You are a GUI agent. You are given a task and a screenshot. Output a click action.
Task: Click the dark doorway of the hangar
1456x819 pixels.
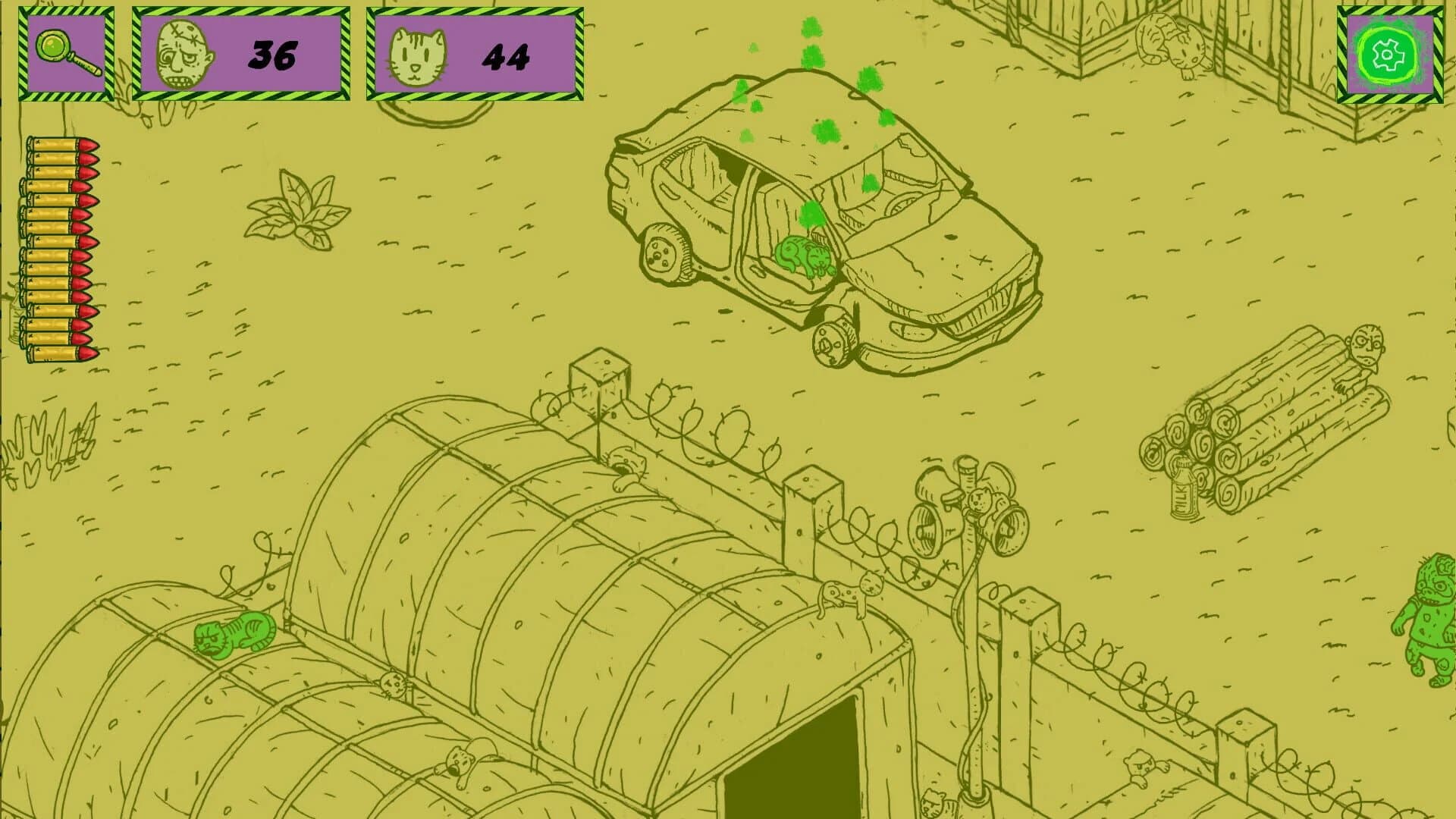click(796, 773)
